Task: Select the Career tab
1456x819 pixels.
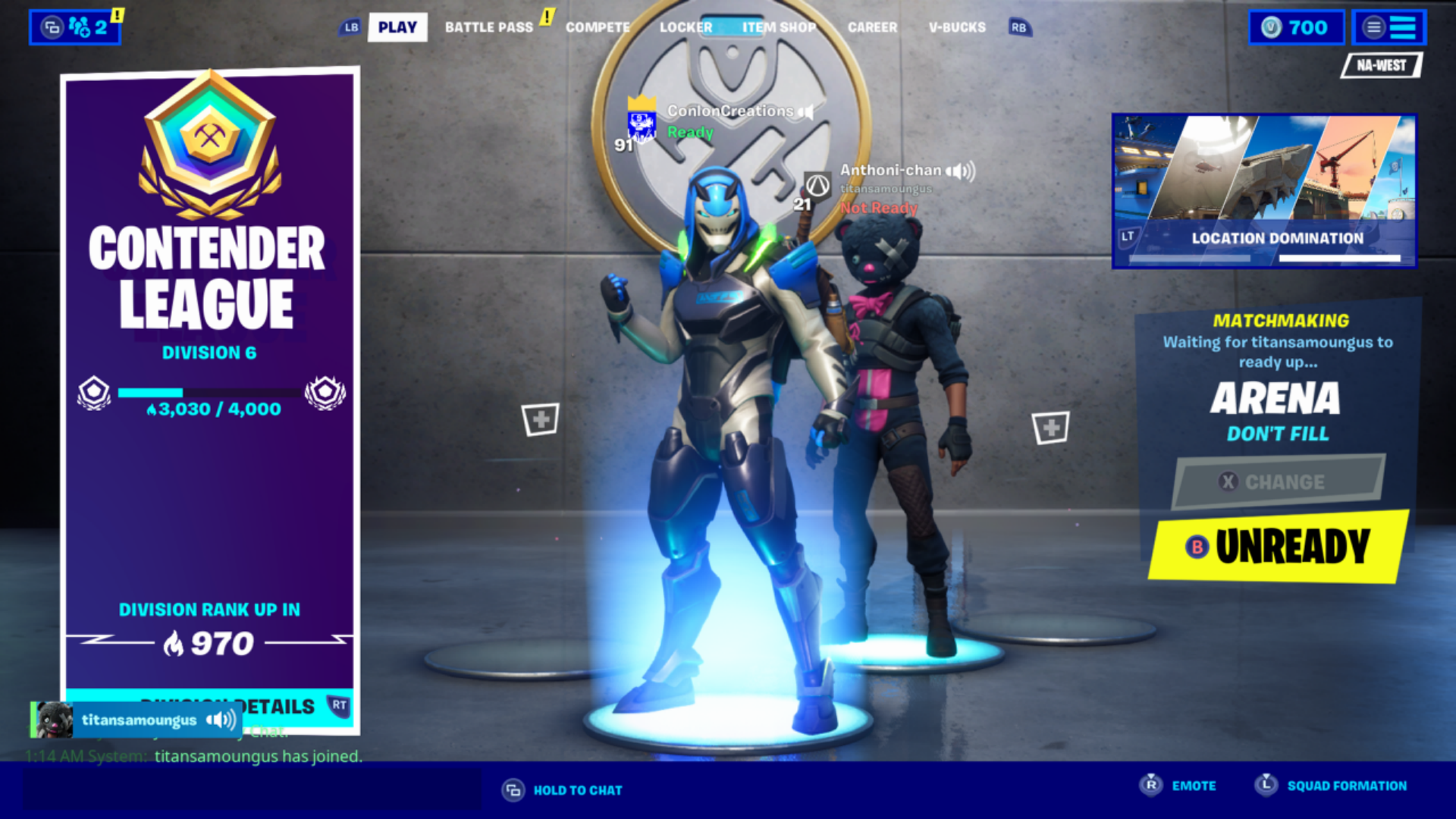Action: pos(872,27)
